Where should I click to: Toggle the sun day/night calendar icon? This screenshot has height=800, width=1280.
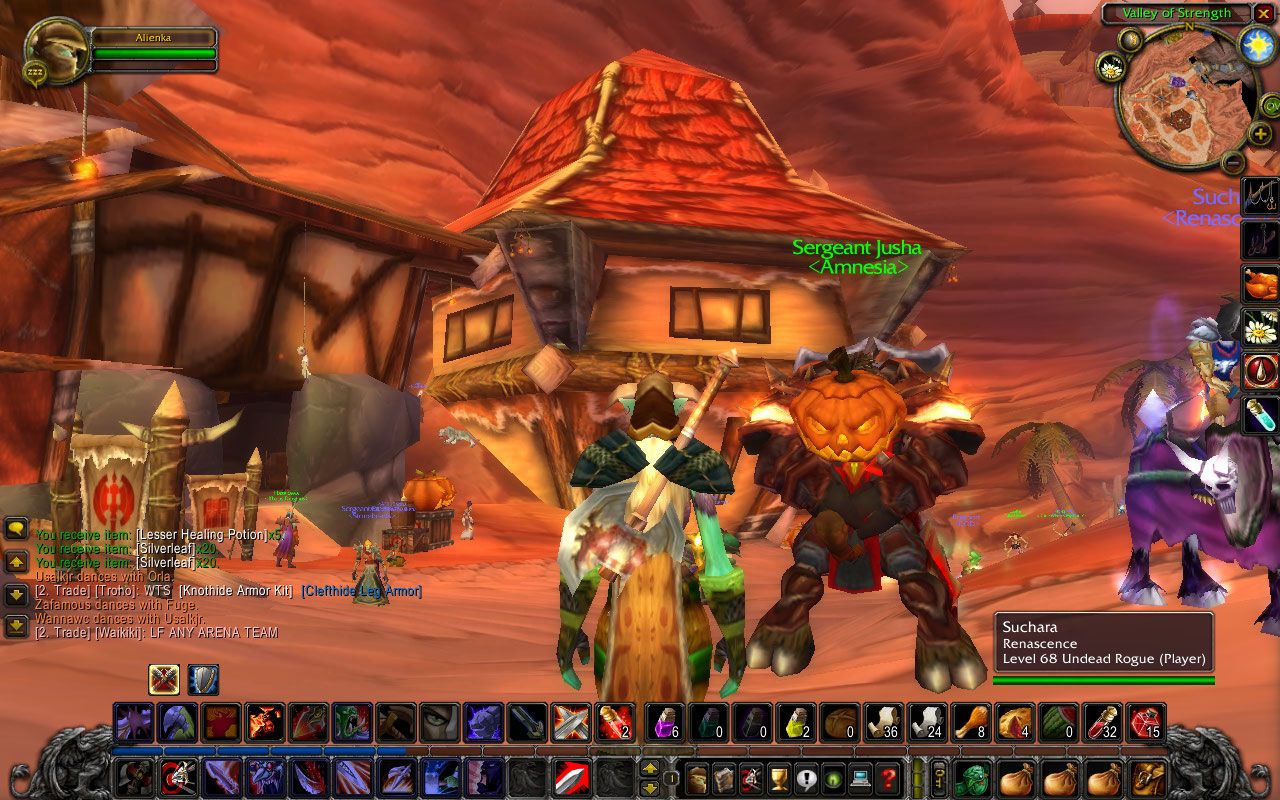pos(1255,44)
